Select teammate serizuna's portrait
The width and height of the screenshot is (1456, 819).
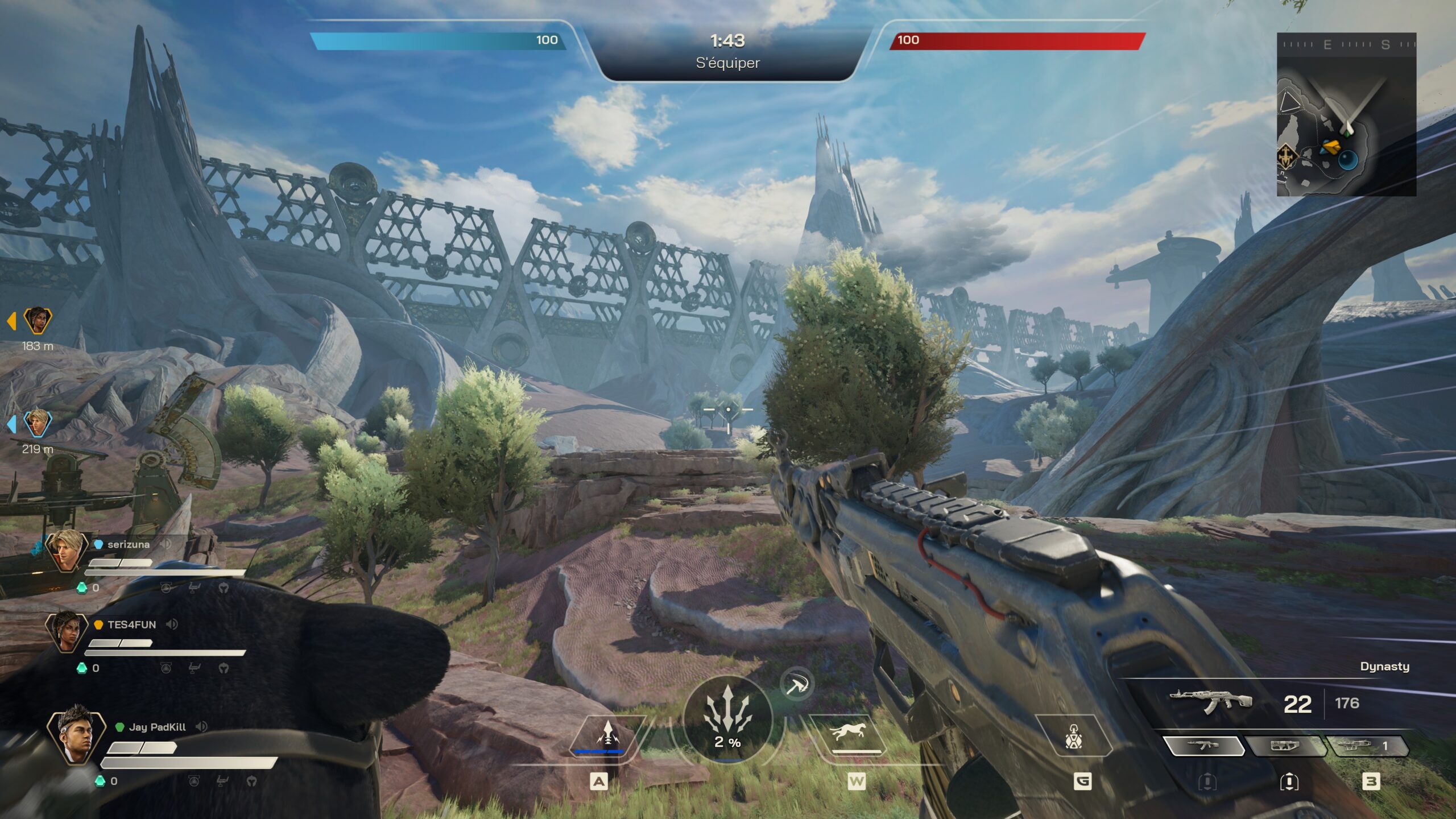tap(66, 550)
